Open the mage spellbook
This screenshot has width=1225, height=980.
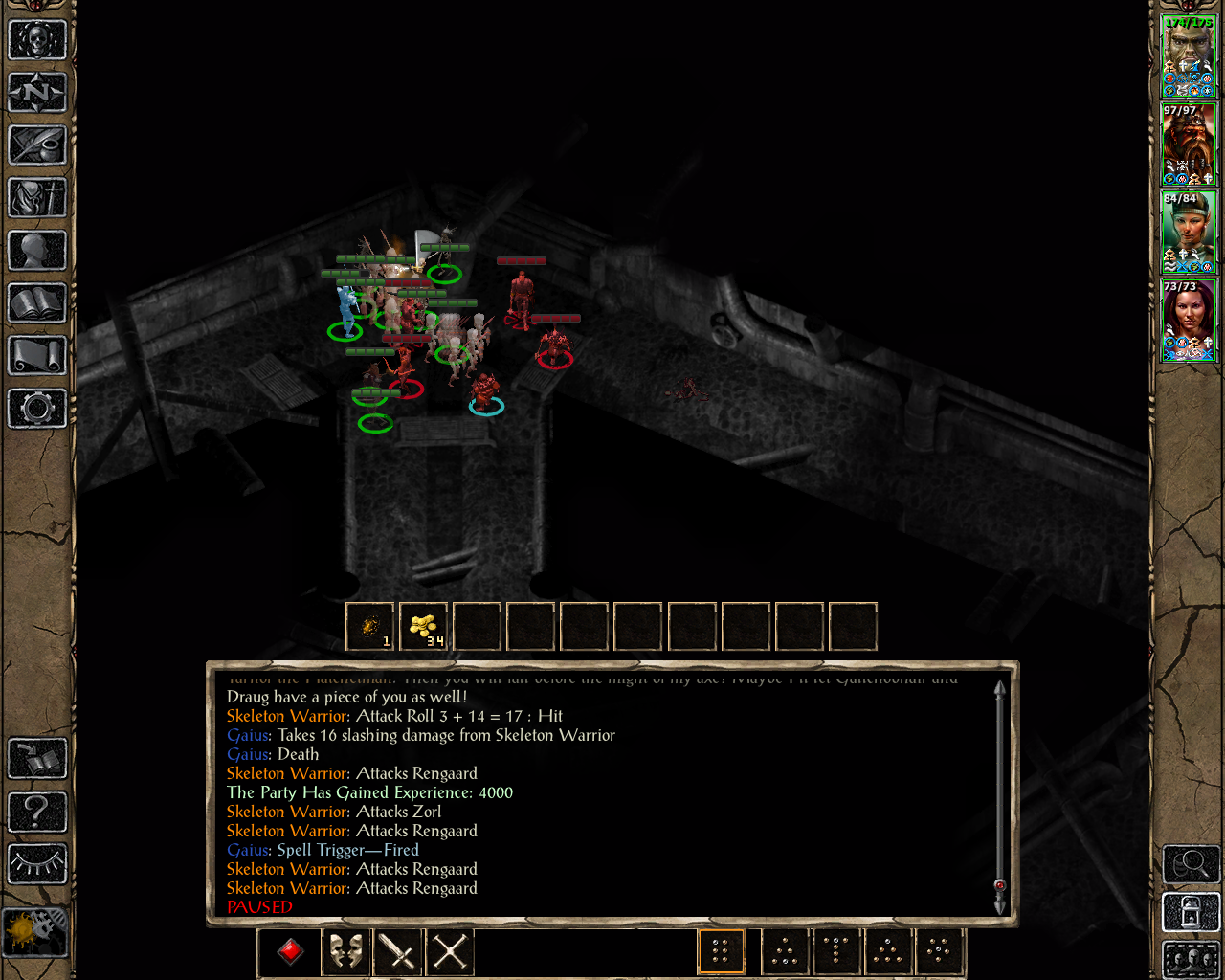37,303
